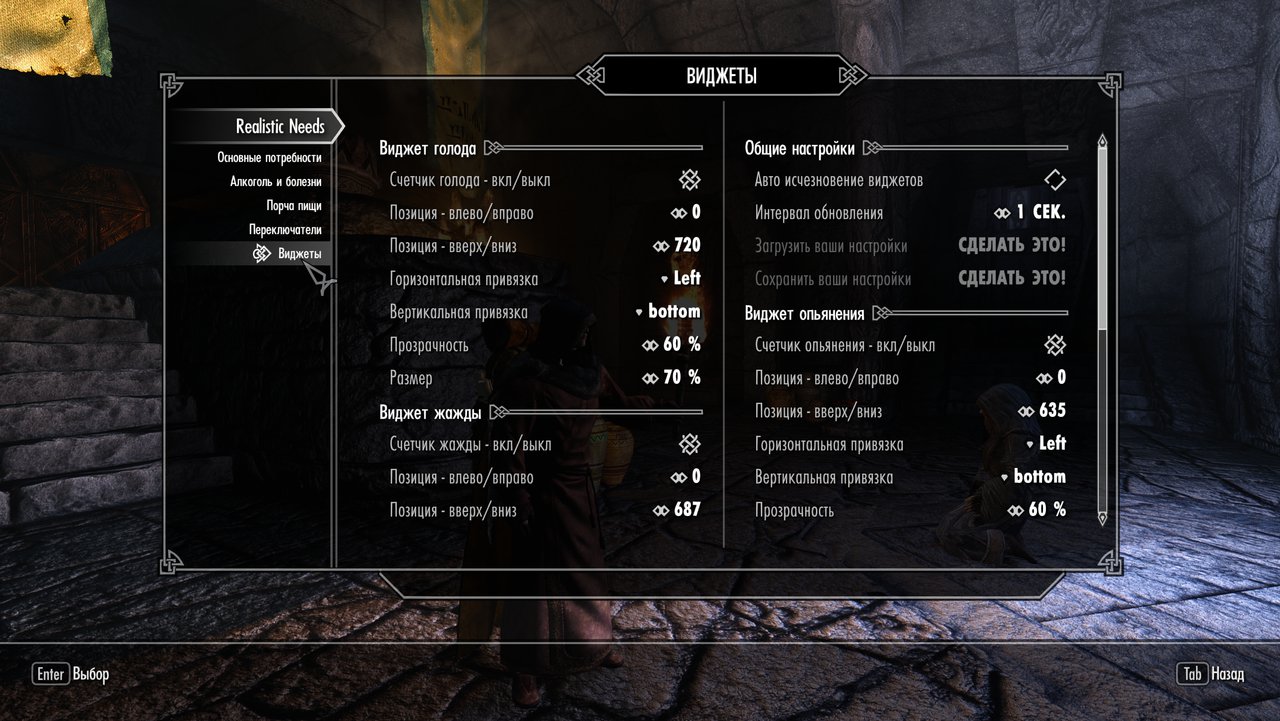Open the Основные потребности settings page

click(x=269, y=158)
